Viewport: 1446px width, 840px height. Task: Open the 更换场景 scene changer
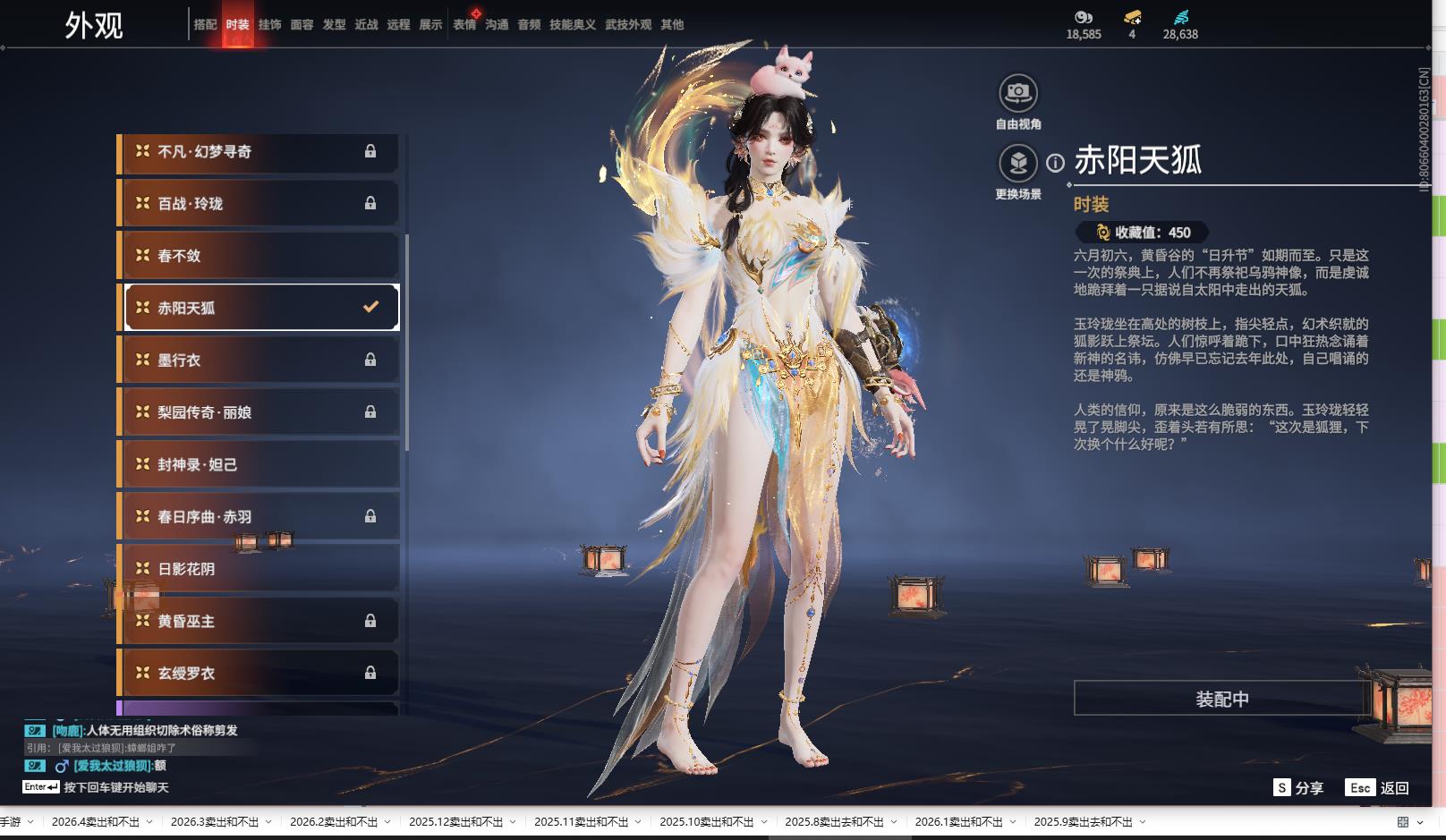[x=1017, y=164]
